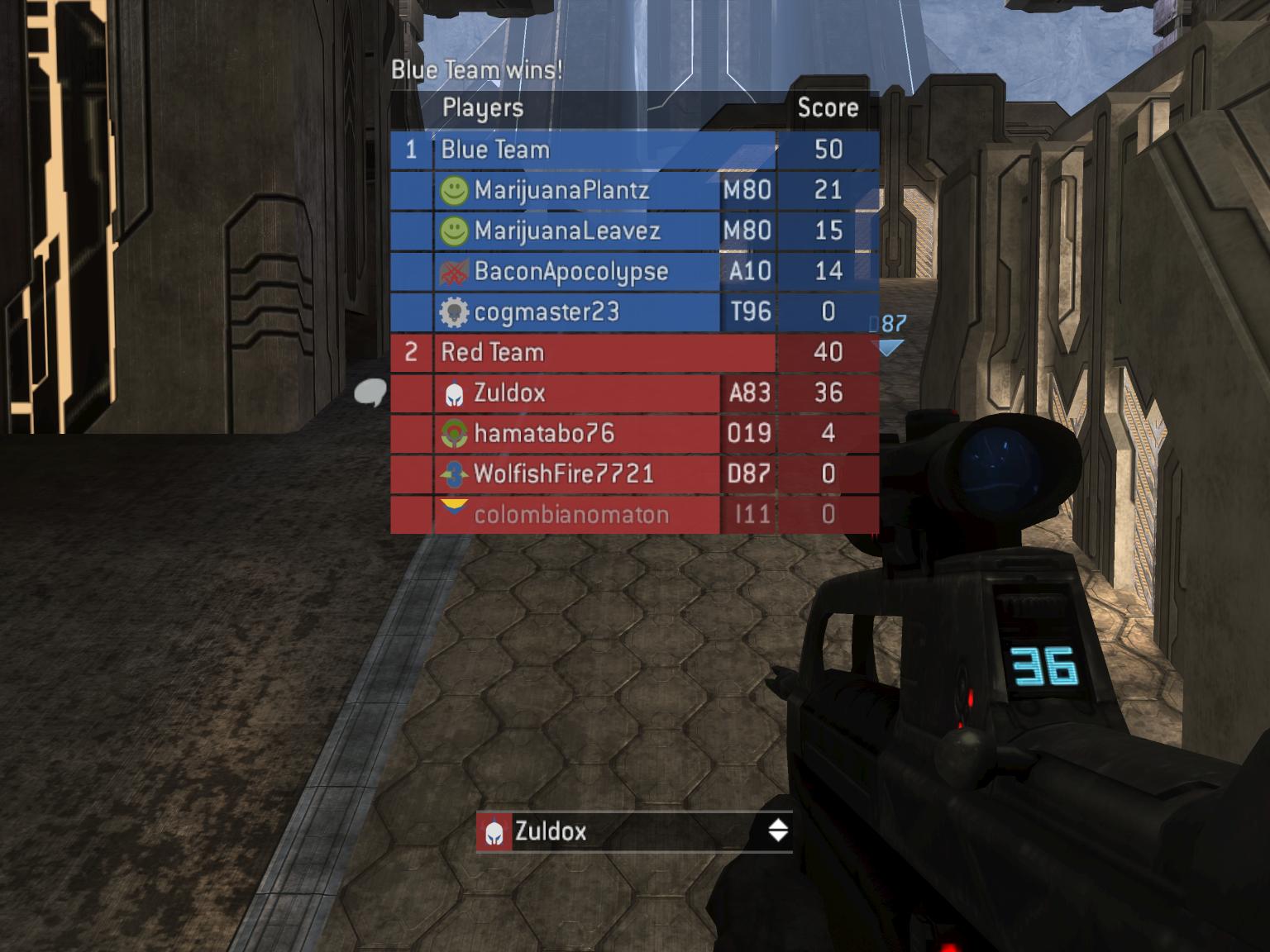The width and height of the screenshot is (1270, 952).
Task: Choose BaconApocolypse from the Blue Team
Action: (x=571, y=272)
